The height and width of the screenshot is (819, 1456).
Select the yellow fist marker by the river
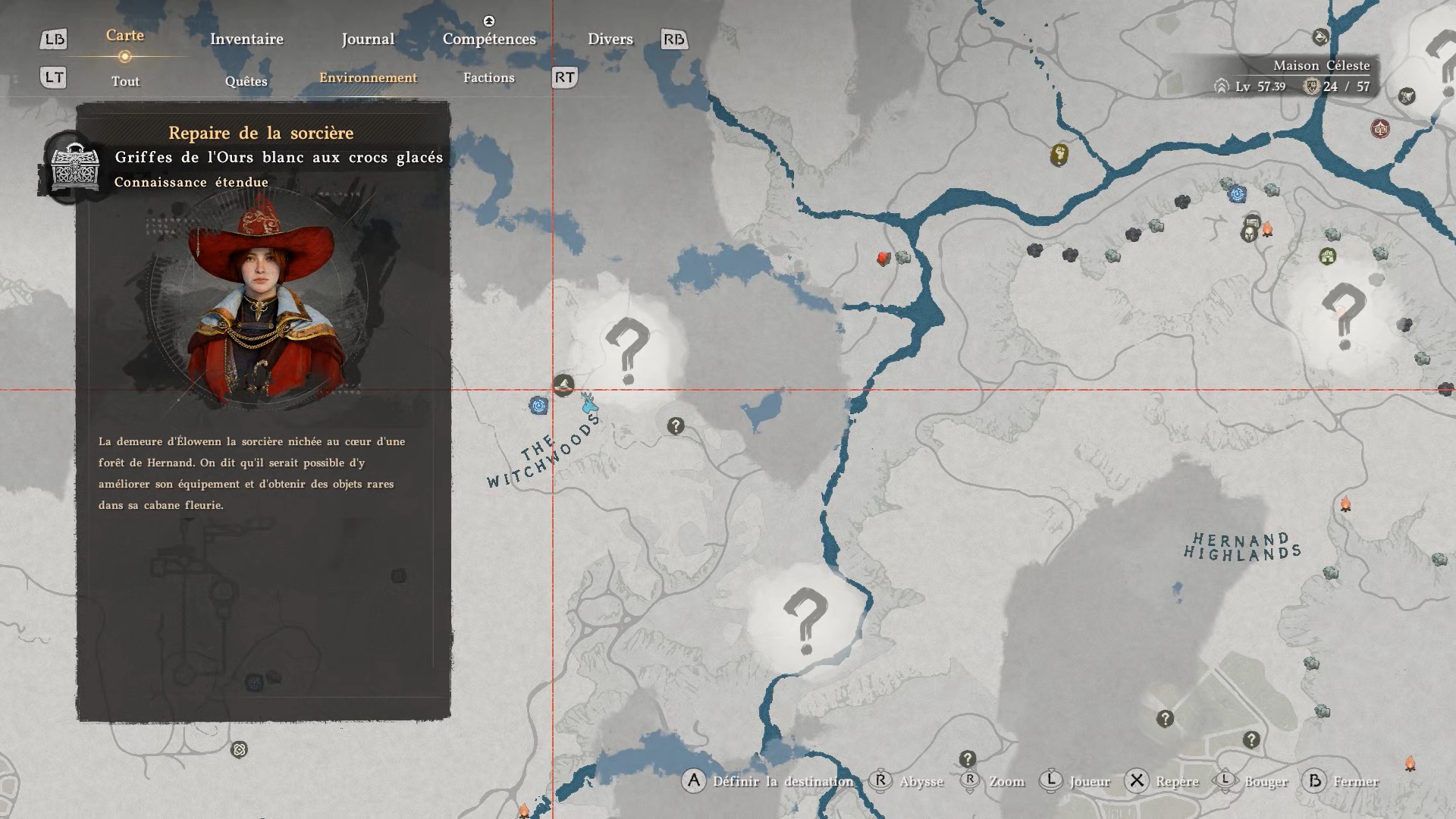pyautogui.click(x=1059, y=155)
